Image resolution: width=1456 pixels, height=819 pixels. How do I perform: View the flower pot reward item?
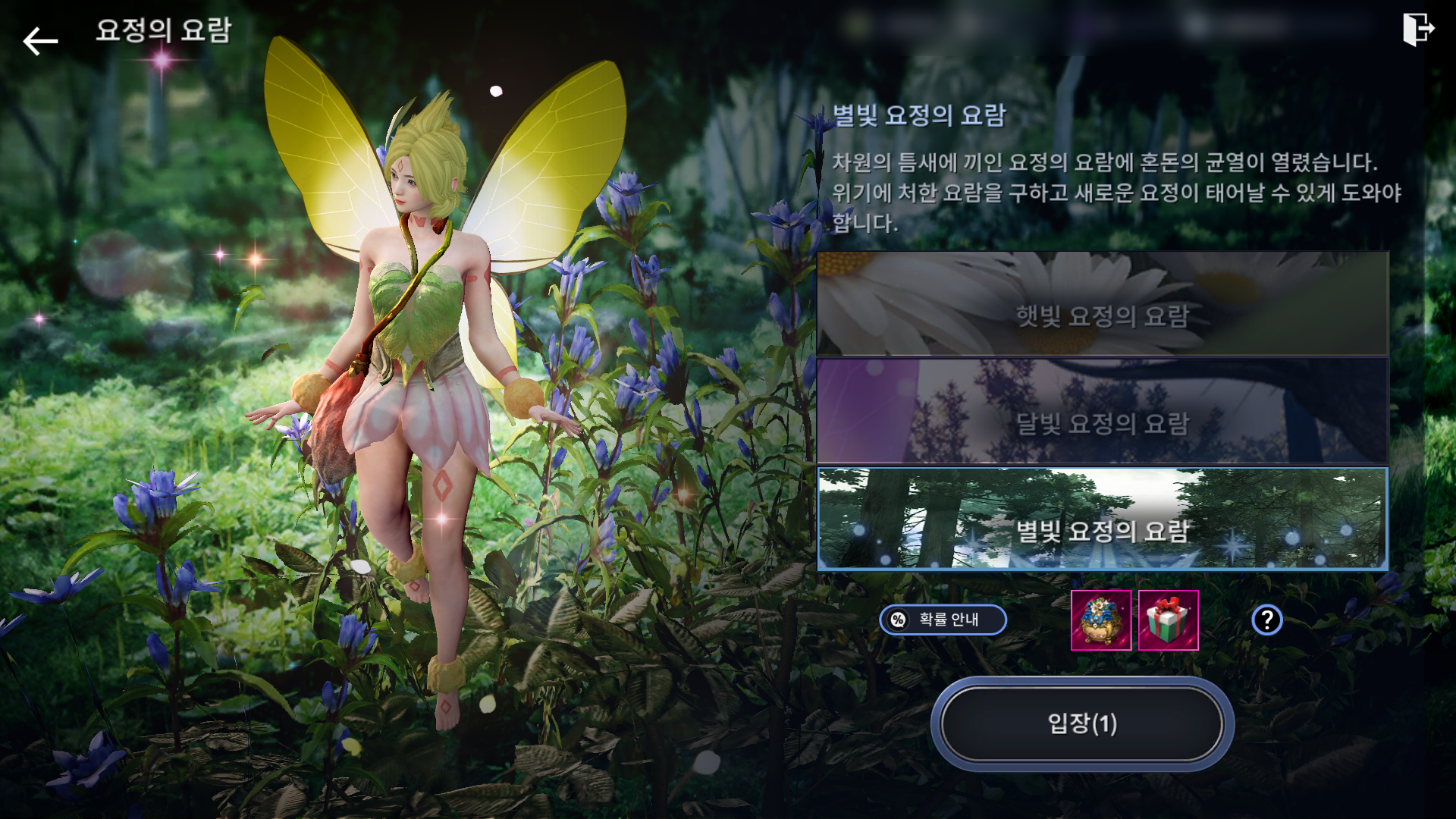(x=1100, y=620)
